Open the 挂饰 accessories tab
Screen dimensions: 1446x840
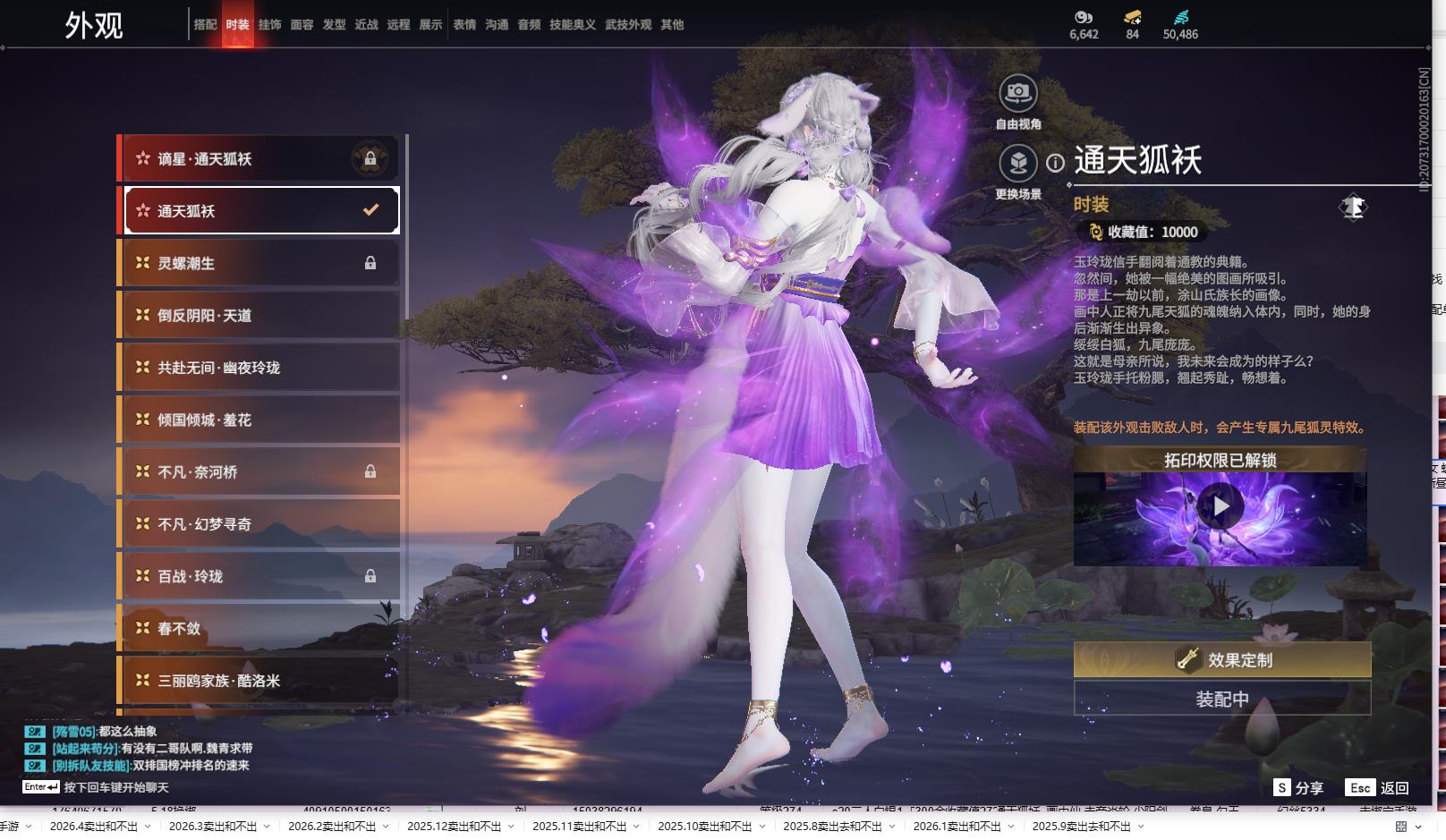[x=269, y=25]
